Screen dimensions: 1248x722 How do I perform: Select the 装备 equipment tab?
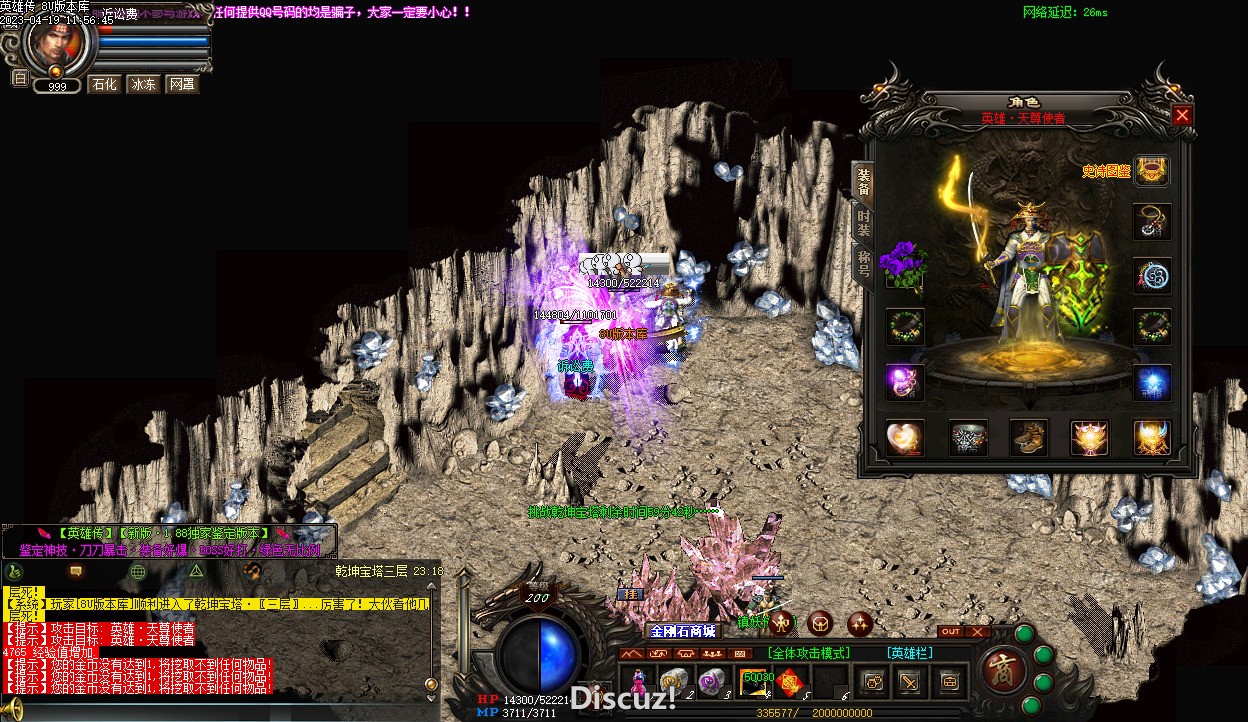[x=863, y=180]
